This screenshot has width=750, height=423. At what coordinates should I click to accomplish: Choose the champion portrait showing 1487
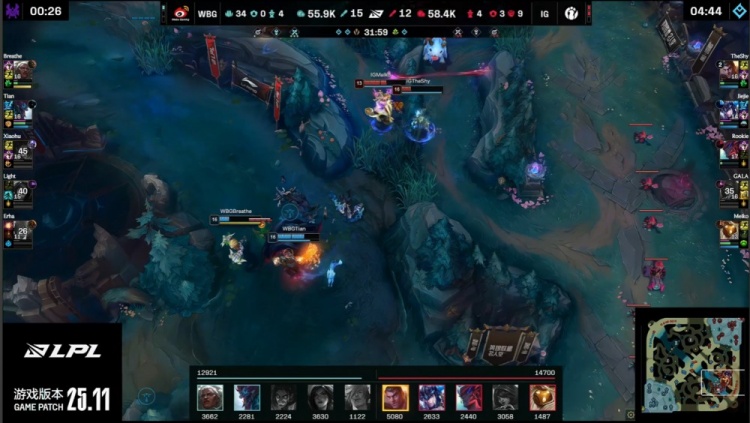point(541,396)
